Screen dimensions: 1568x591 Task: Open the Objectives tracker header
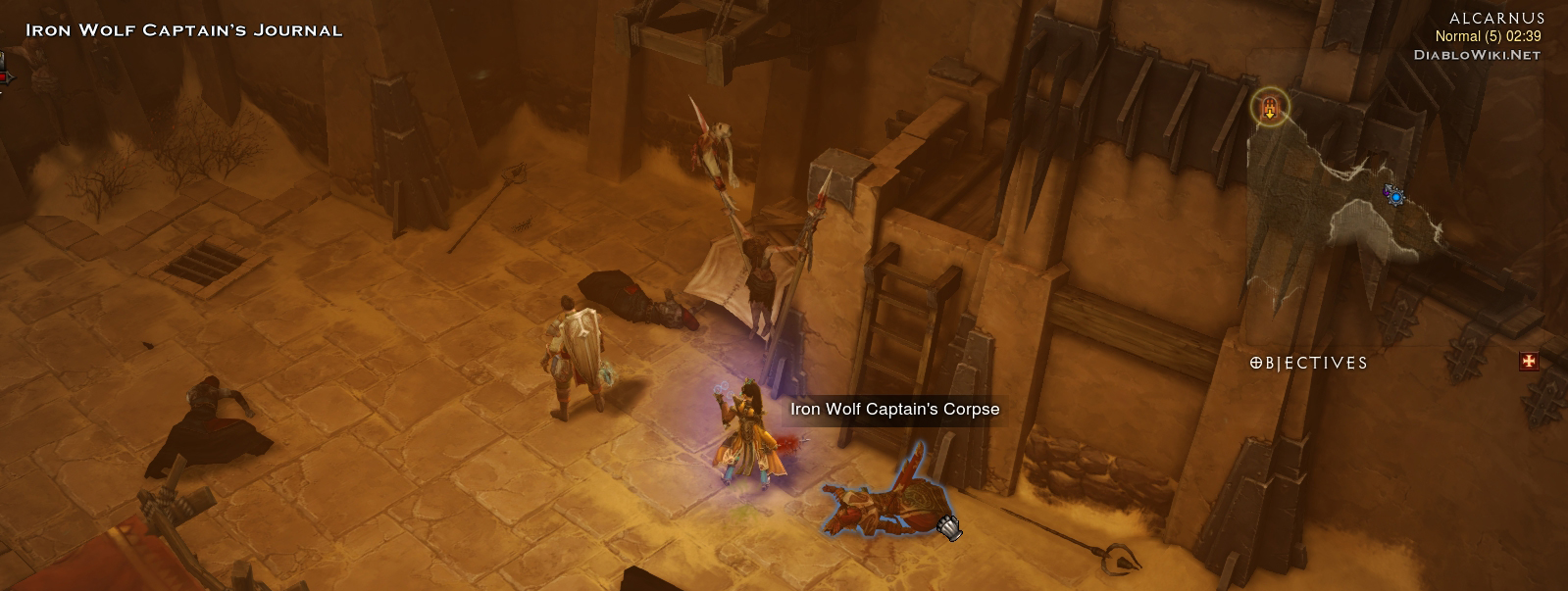(x=1309, y=363)
